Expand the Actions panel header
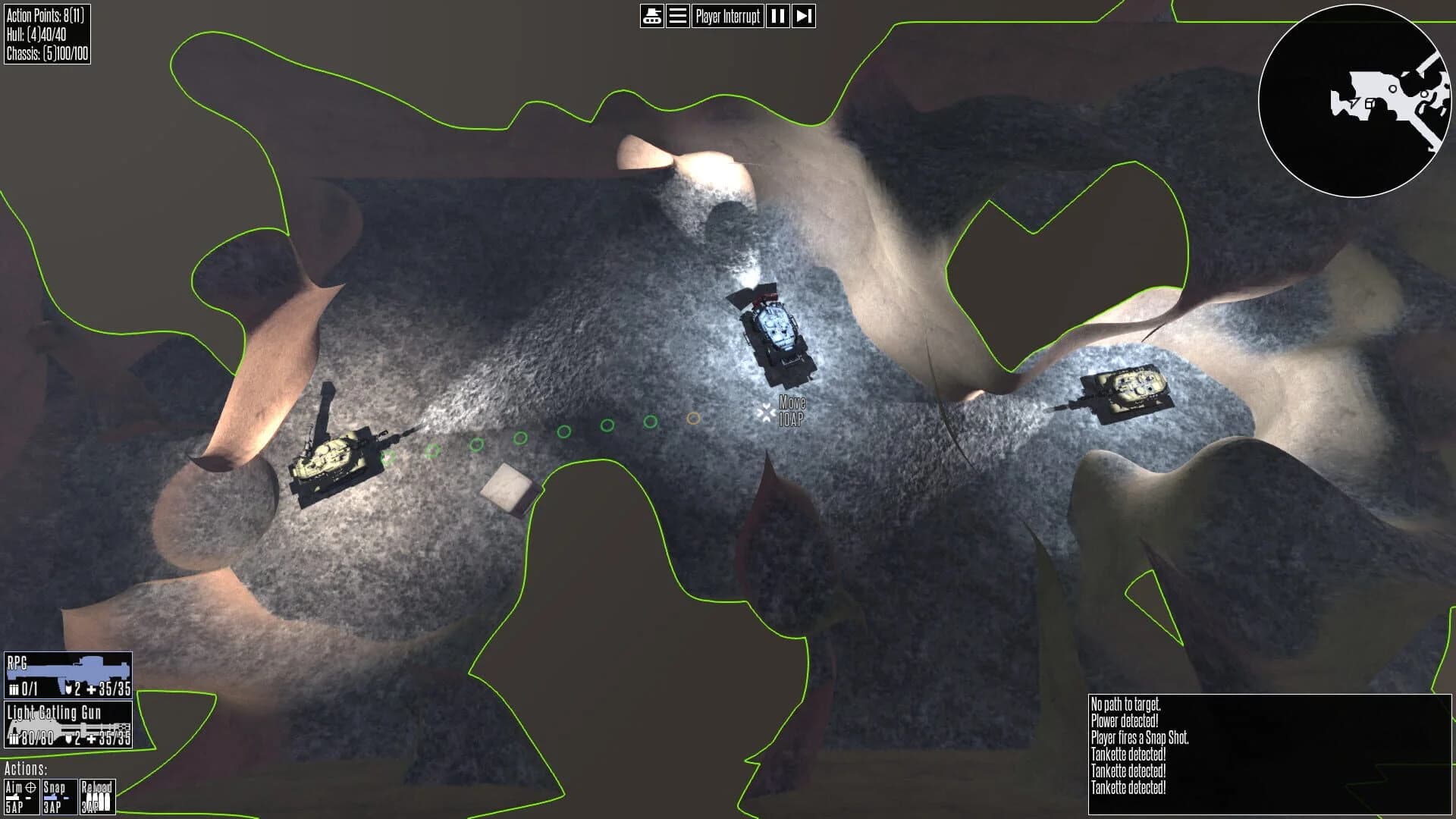 [x=25, y=770]
